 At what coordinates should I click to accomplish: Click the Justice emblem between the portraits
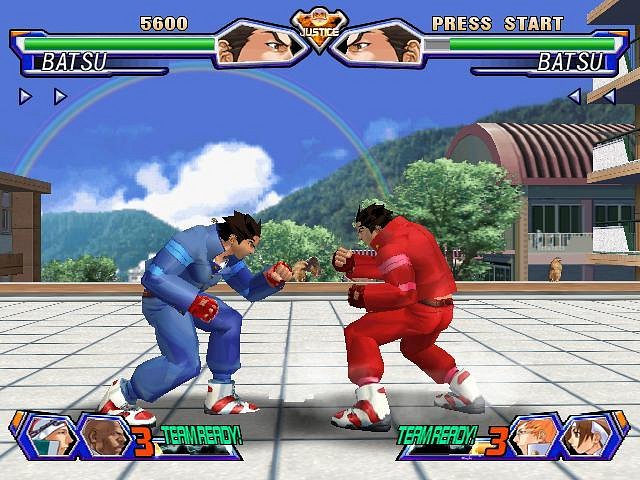320,30
